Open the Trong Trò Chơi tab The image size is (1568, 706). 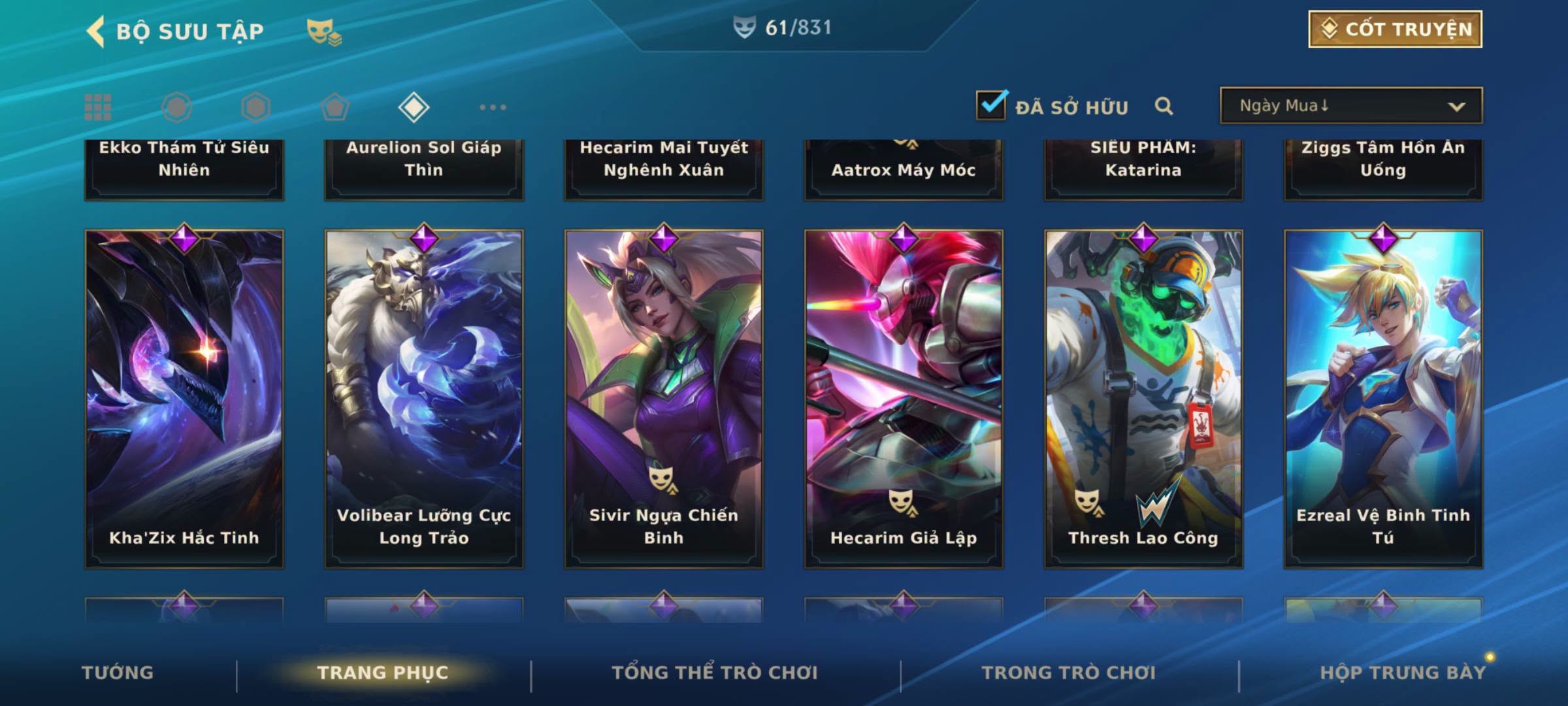1069,673
